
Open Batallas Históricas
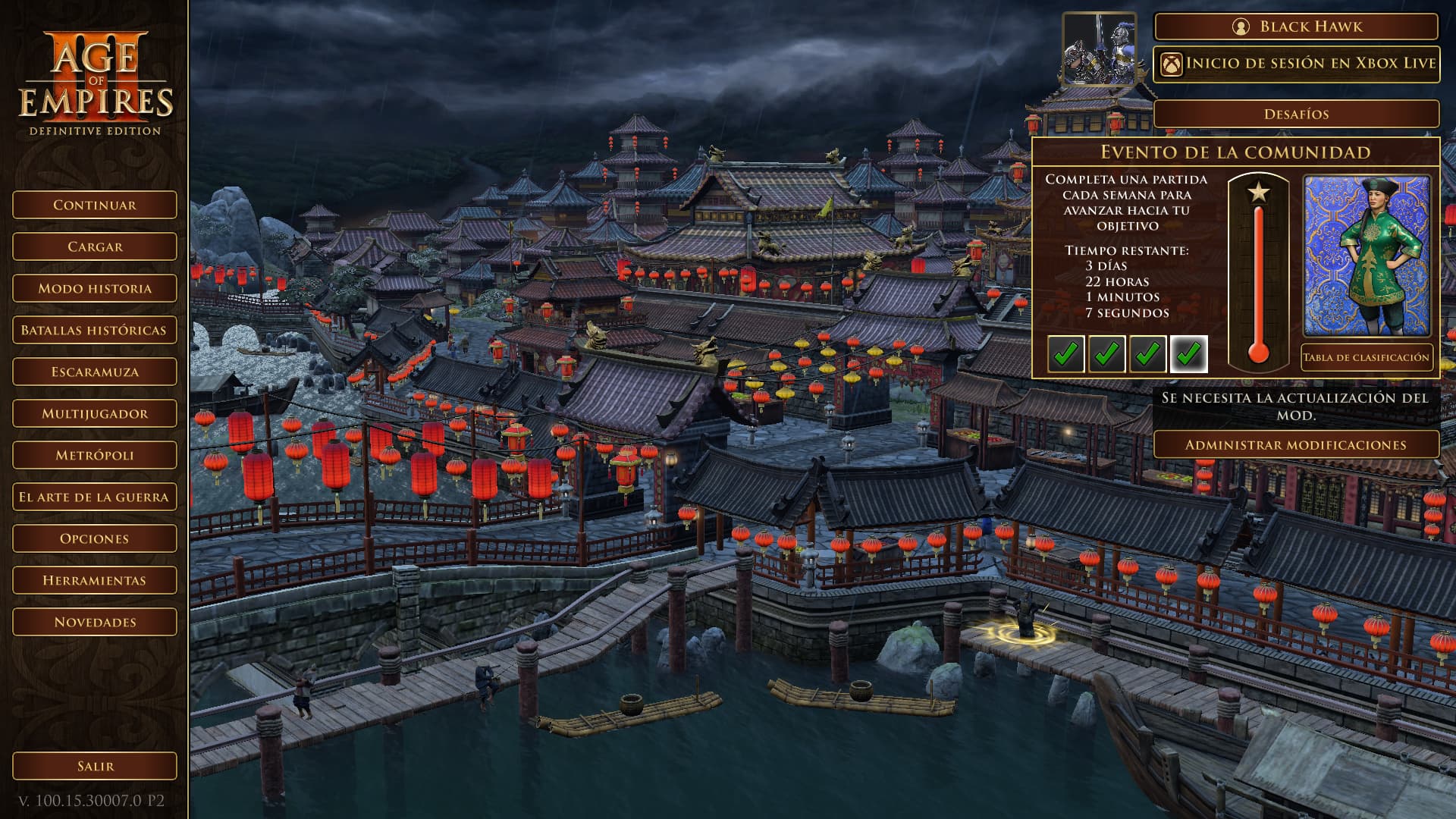95,330
